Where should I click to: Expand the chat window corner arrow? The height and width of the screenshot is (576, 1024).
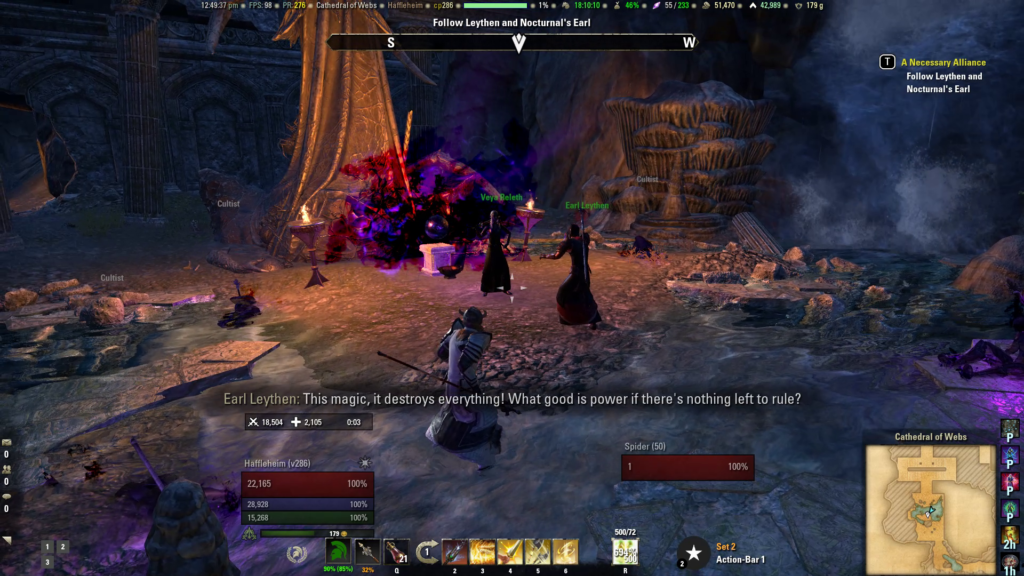7,540
